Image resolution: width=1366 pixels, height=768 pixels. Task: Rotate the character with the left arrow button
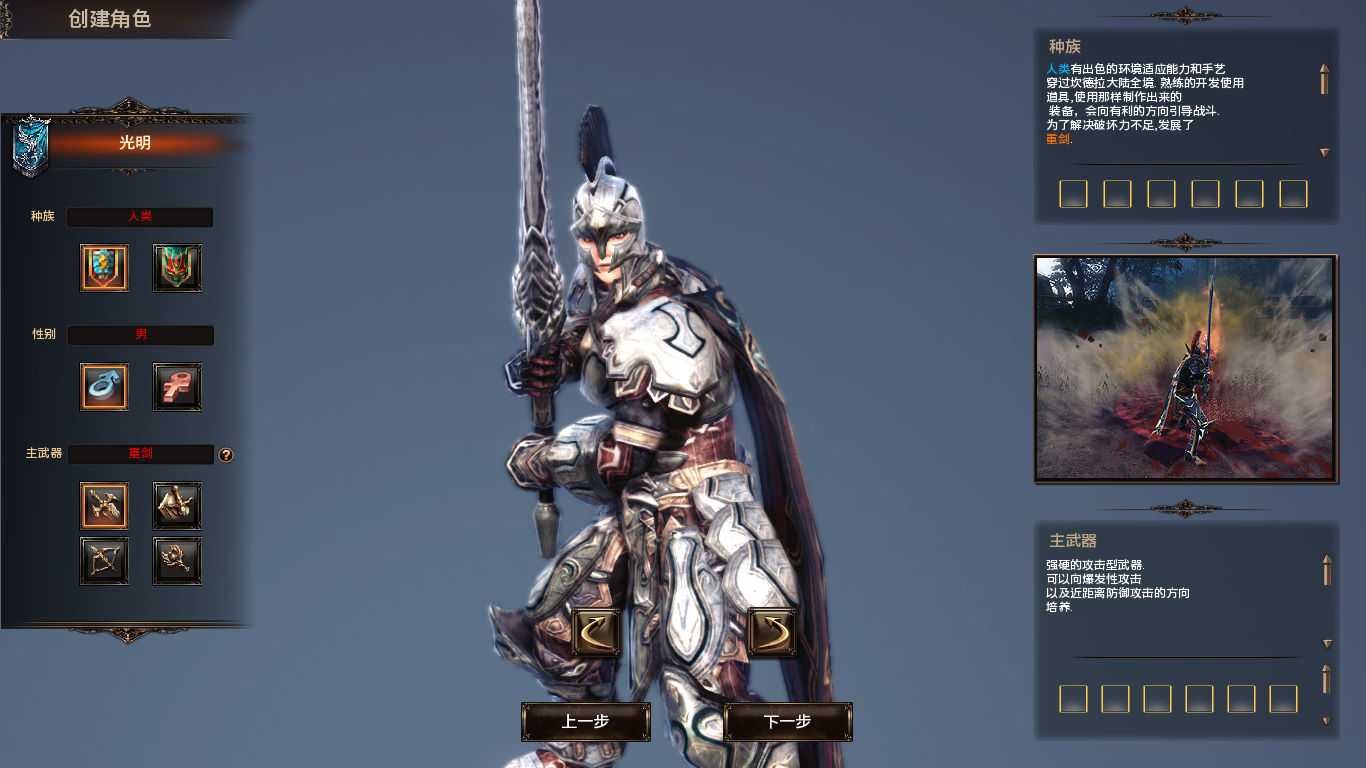596,632
